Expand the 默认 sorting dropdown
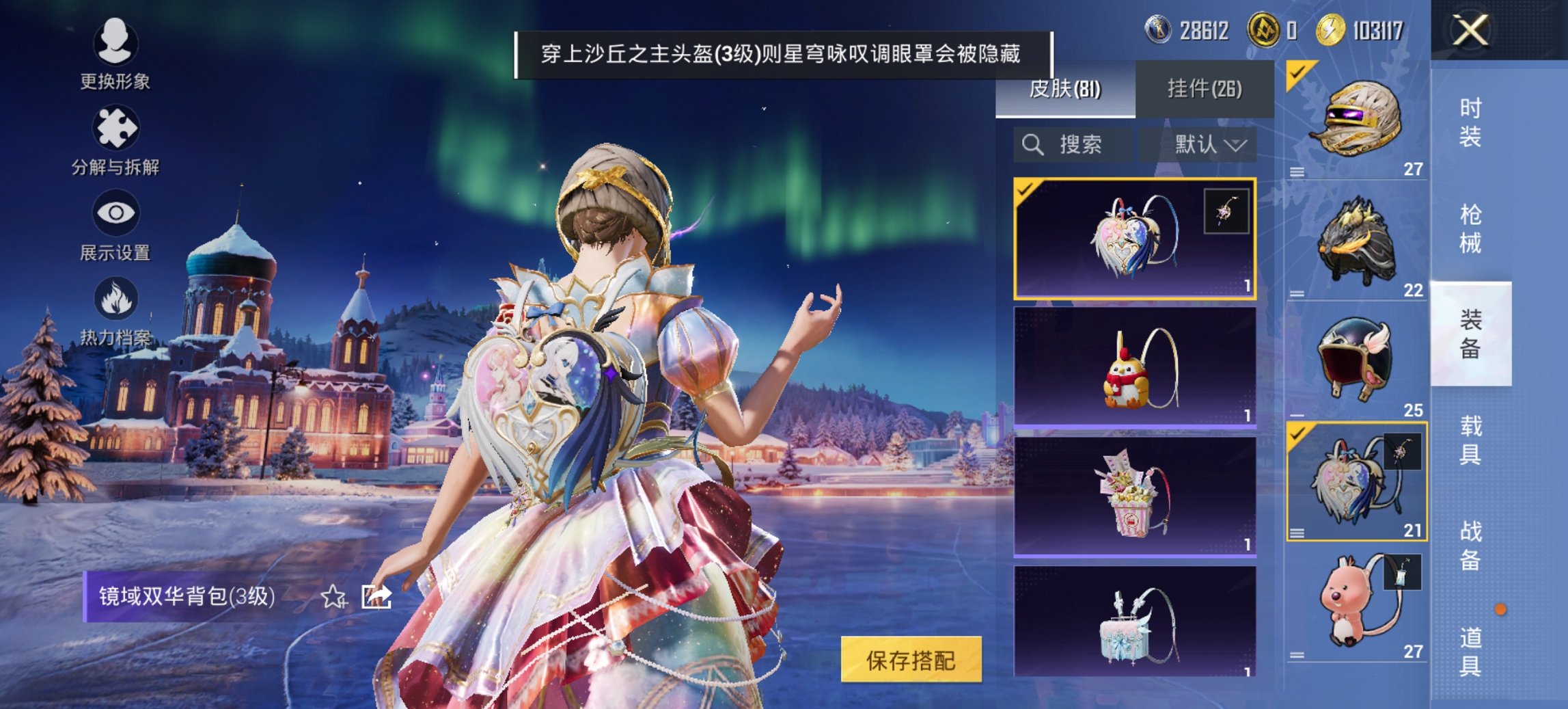This screenshot has width=1568, height=709. pos(1213,144)
